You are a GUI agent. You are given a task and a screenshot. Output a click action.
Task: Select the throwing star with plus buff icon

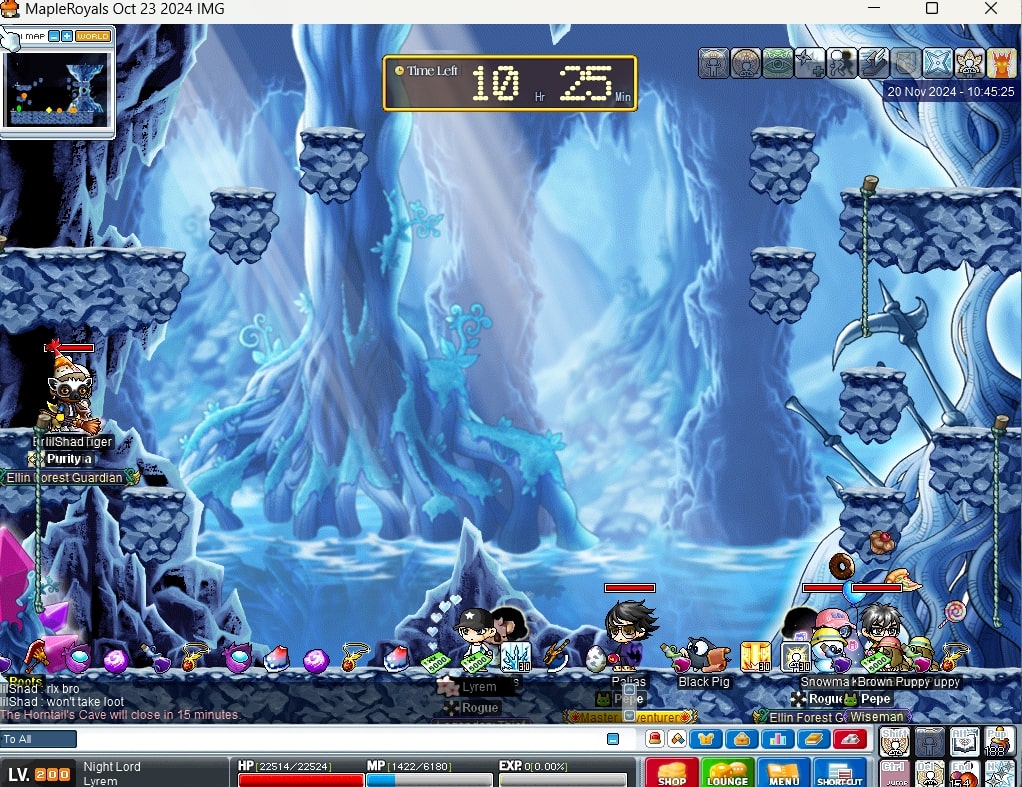click(x=809, y=63)
